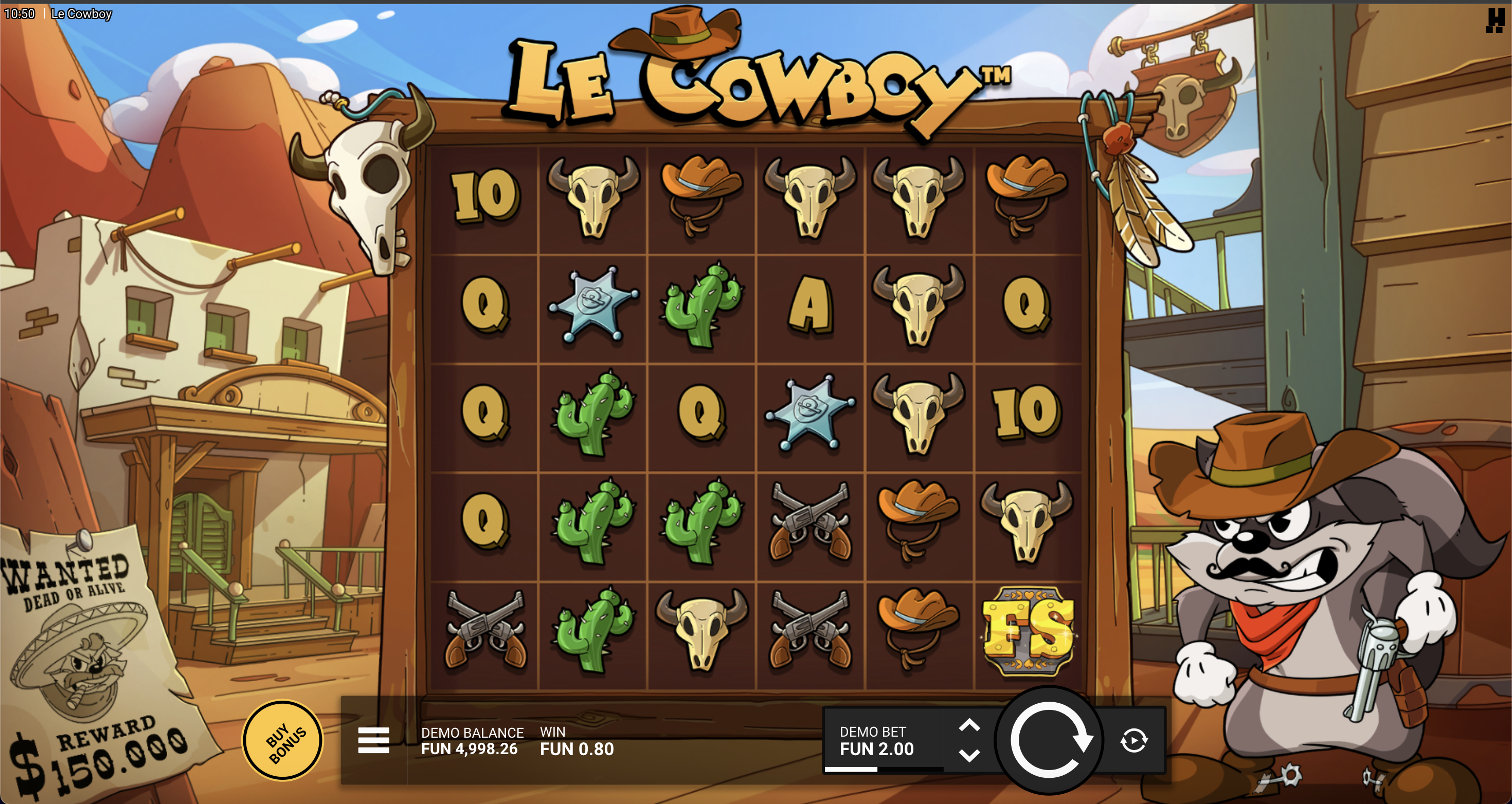The width and height of the screenshot is (1512, 804).
Task: Open the Buy Bonus feature
Action: click(x=283, y=740)
